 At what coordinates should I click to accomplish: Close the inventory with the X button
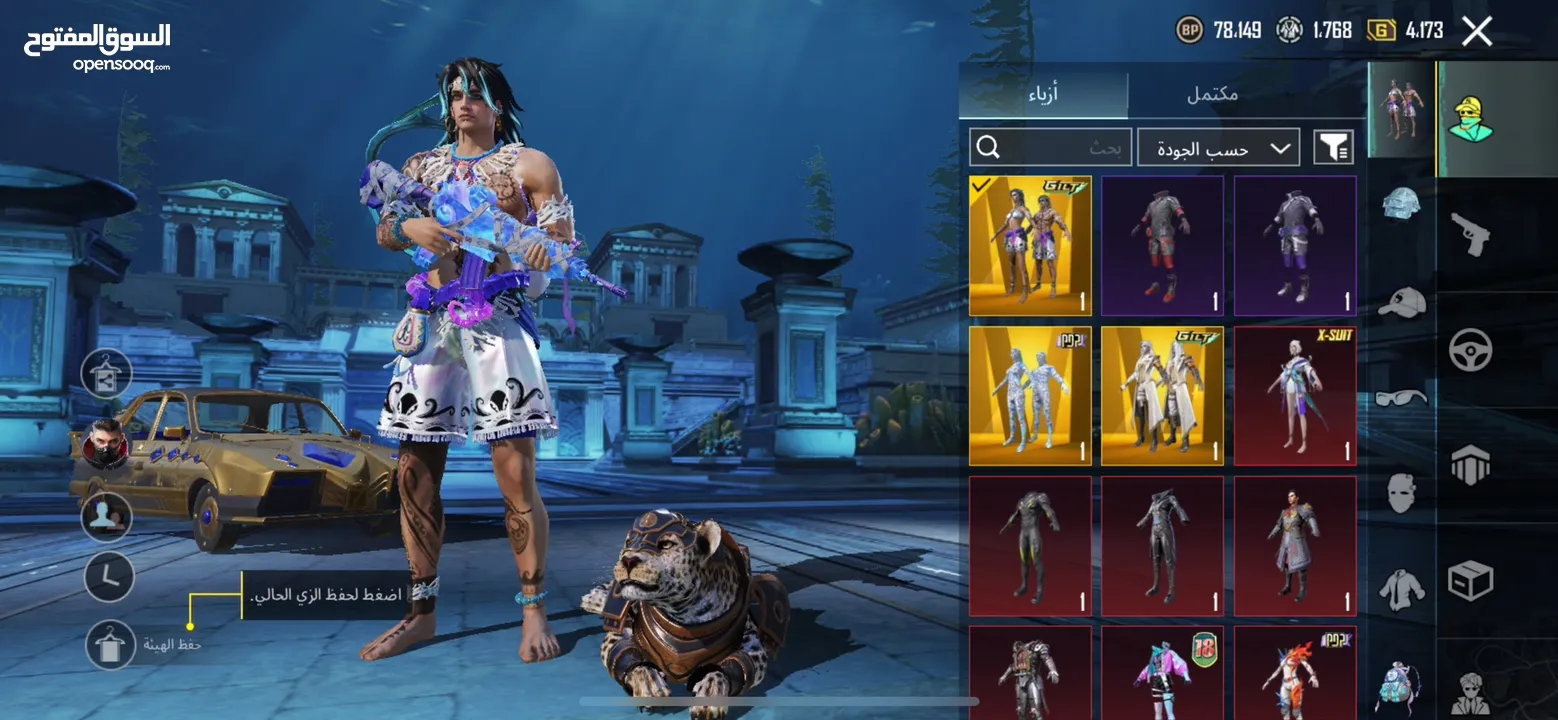tap(1477, 31)
